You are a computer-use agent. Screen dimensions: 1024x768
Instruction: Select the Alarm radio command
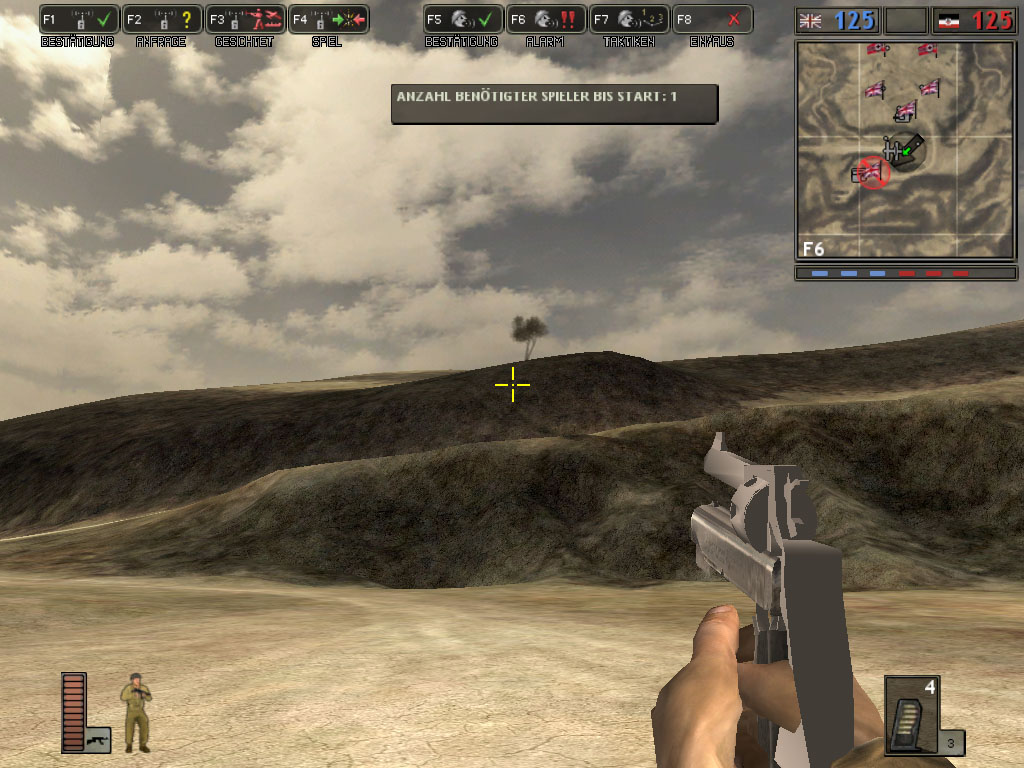pos(546,20)
